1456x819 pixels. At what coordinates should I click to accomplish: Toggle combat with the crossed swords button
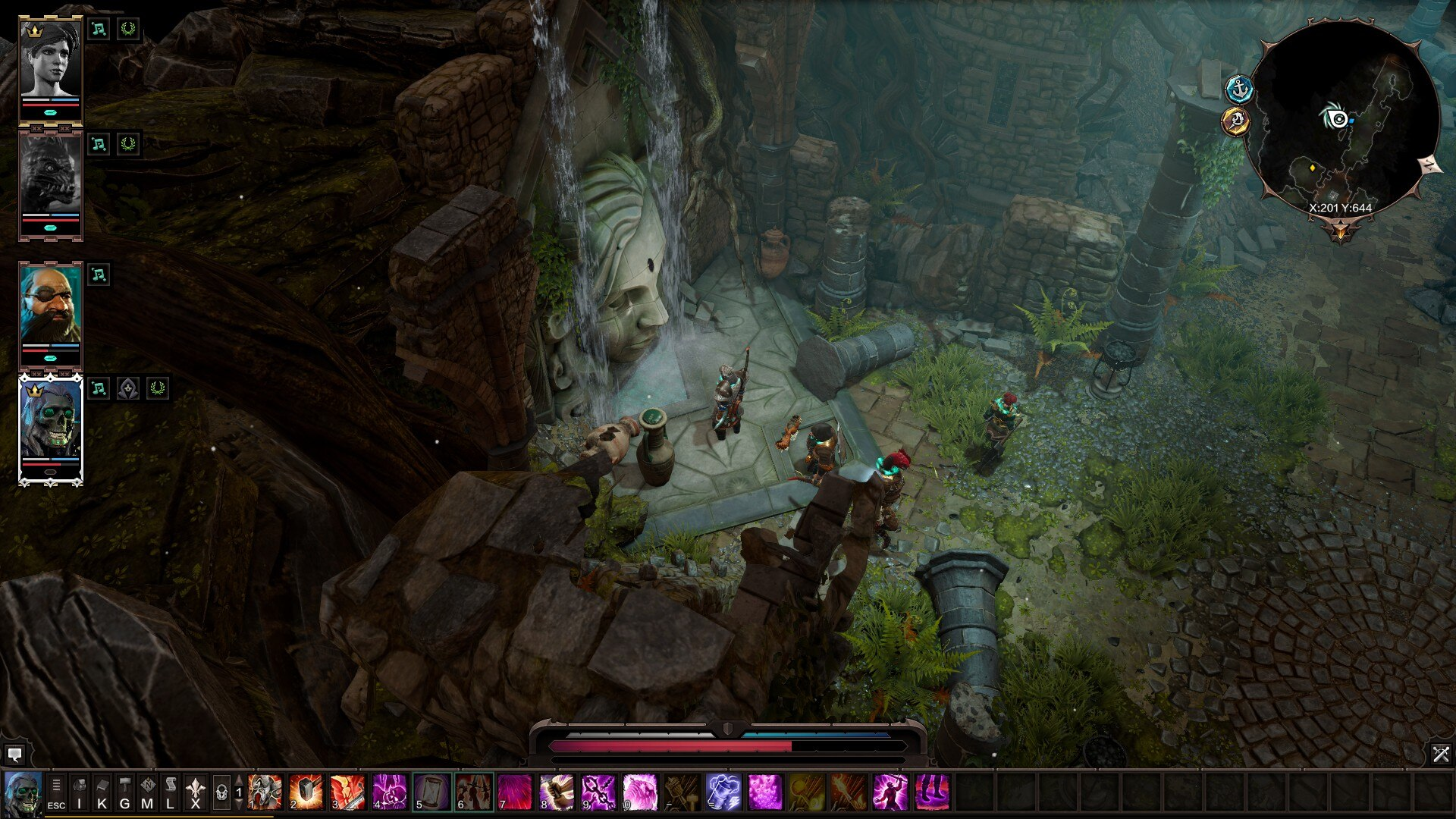tap(1440, 754)
